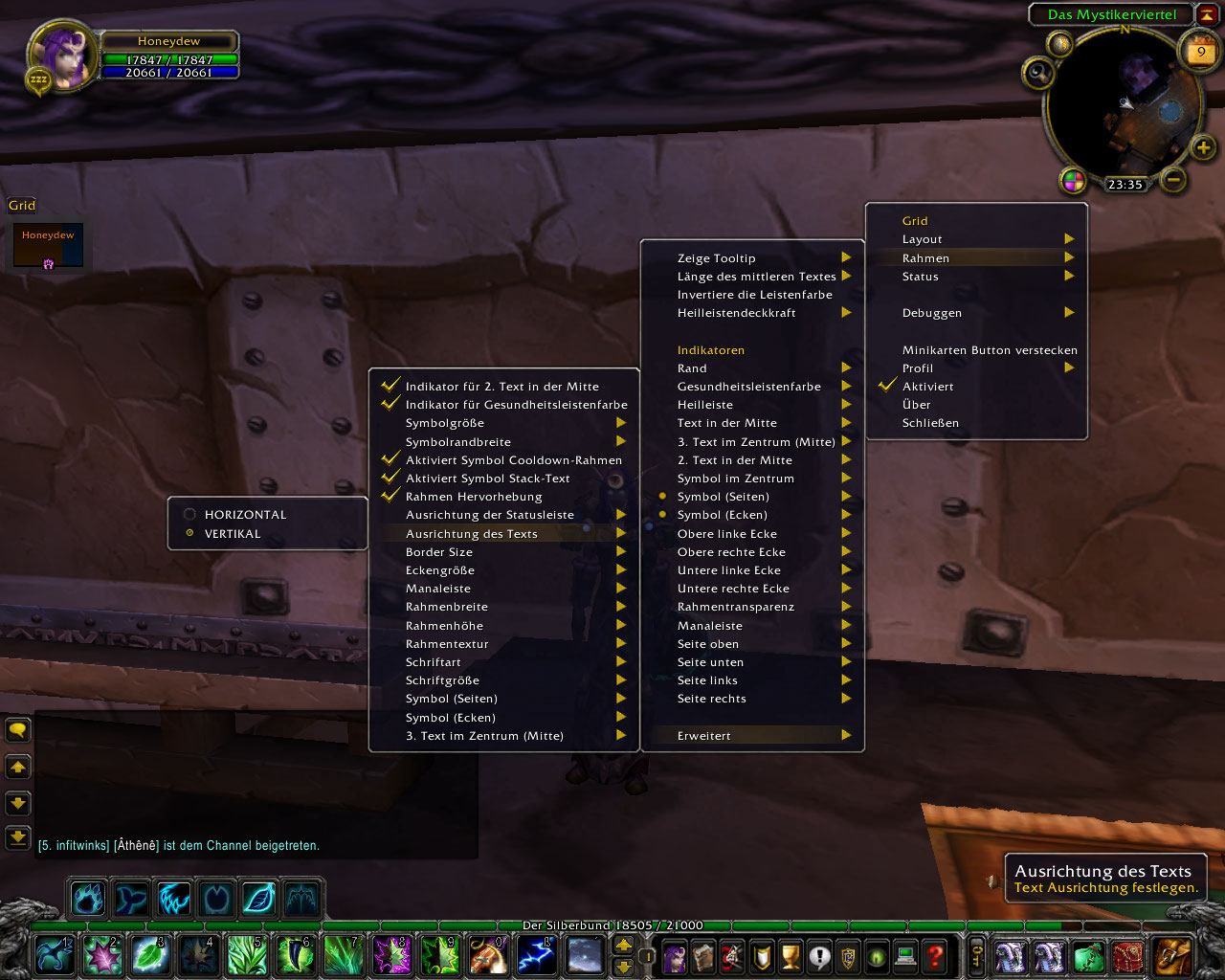Screen dimensions: 1225x980
Task: Open the Layout submenu in Grid
Action: (x=923, y=239)
